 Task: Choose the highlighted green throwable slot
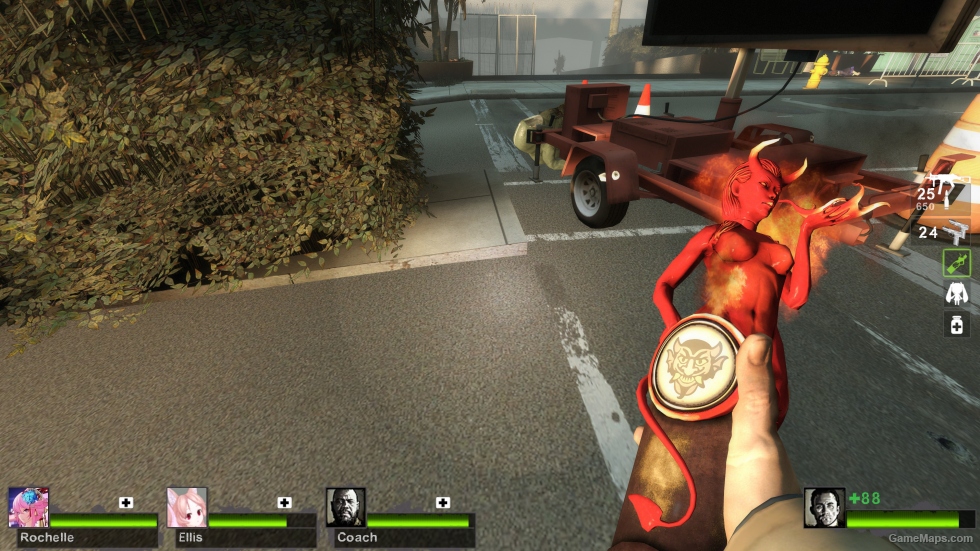[957, 263]
